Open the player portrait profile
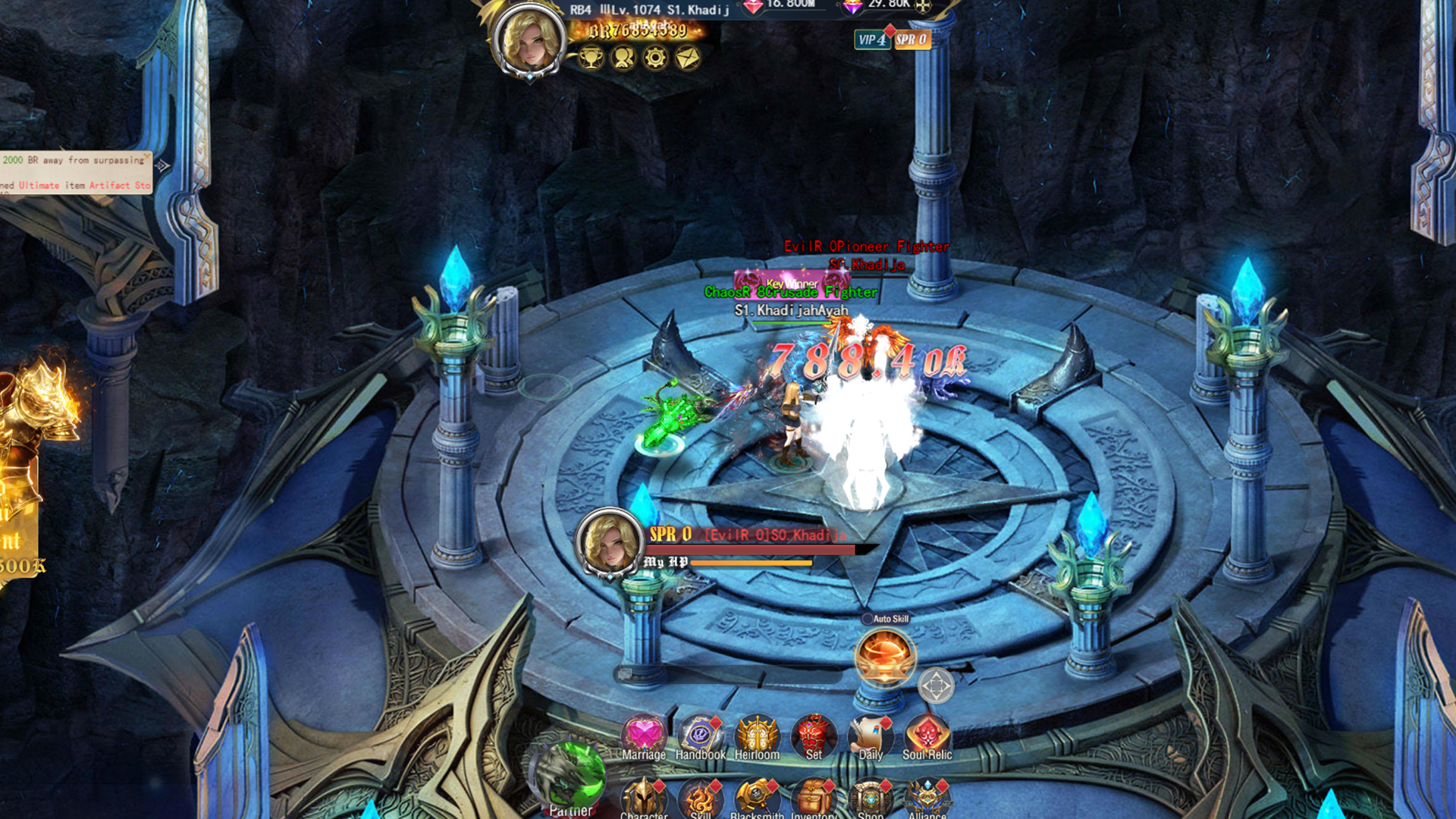This screenshot has height=819, width=1456. [x=529, y=41]
